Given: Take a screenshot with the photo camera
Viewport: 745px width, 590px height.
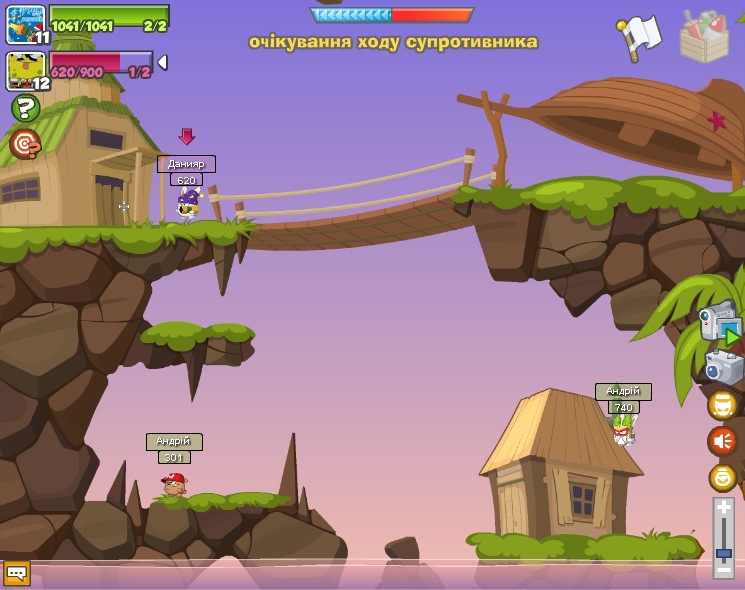Looking at the screenshot, I should (x=723, y=366).
